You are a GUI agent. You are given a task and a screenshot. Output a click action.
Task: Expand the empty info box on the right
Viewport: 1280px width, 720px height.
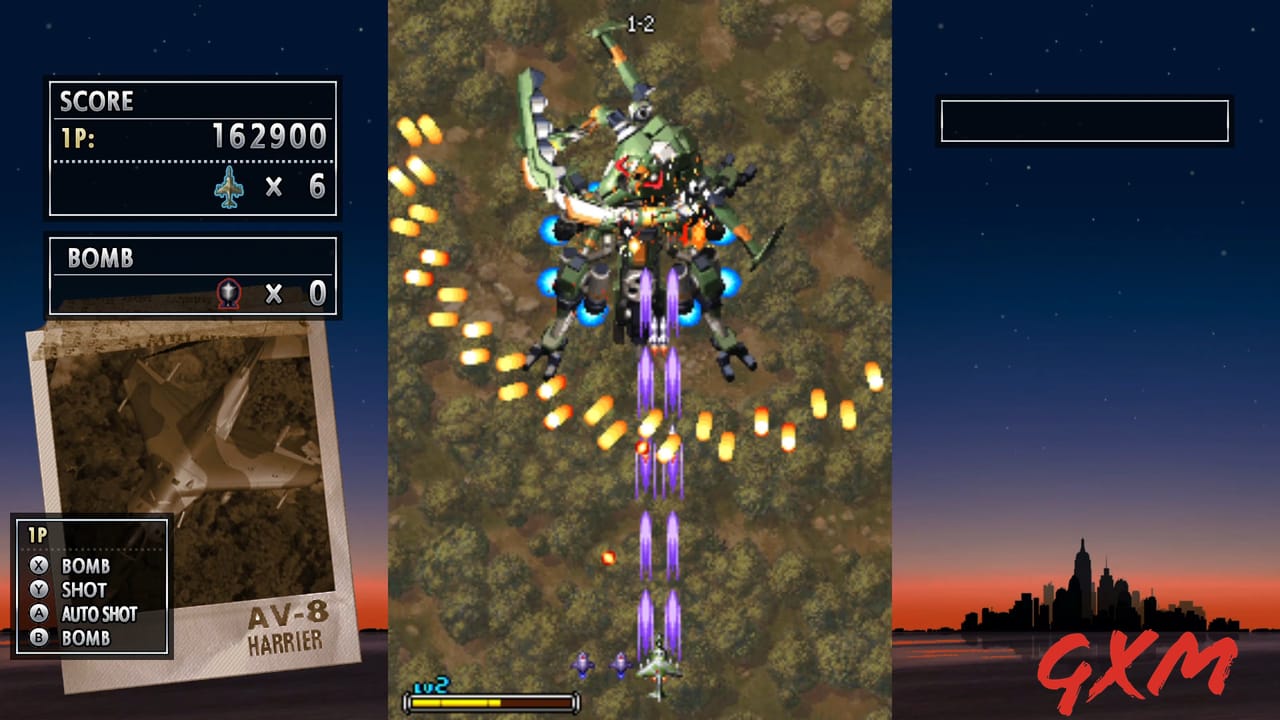pyautogui.click(x=1082, y=118)
